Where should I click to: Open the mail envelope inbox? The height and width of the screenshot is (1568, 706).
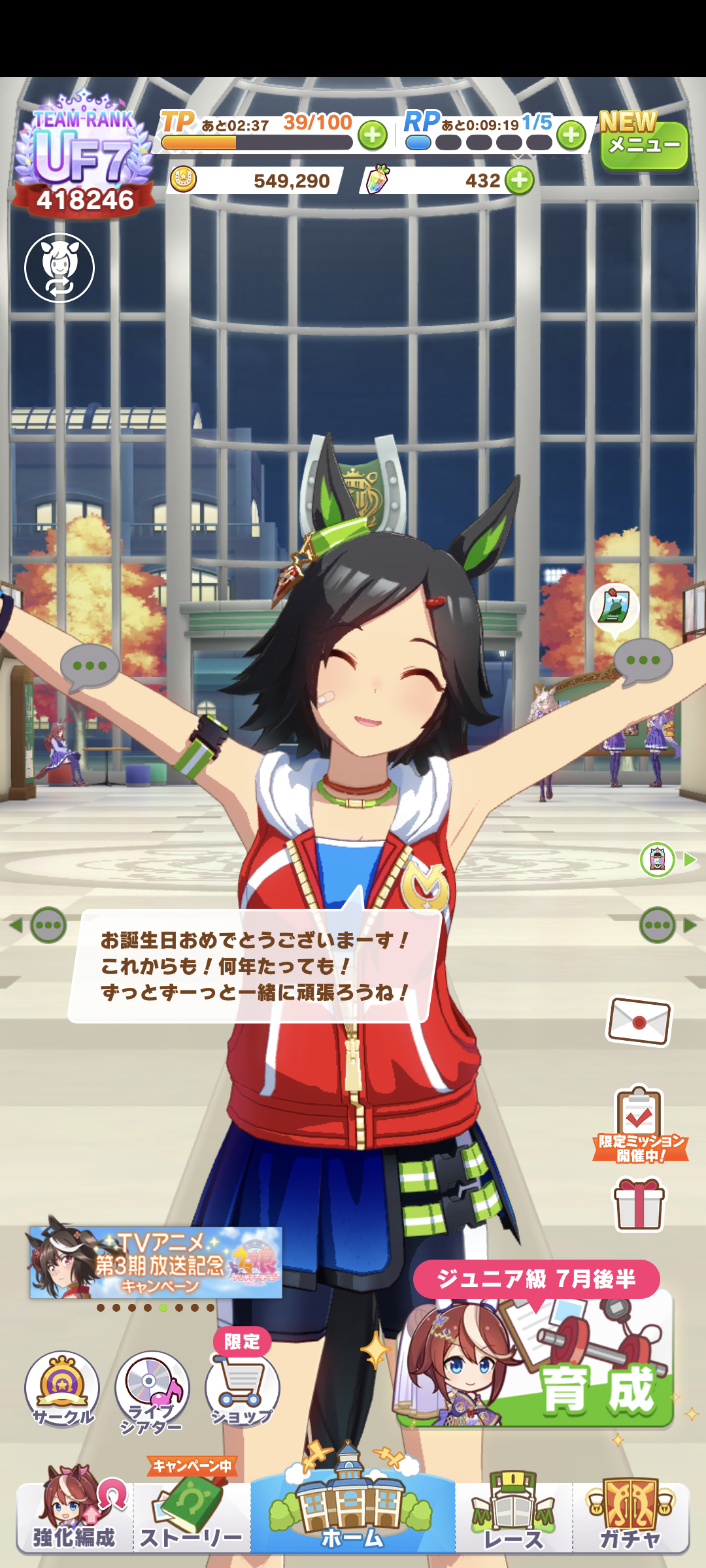click(639, 1021)
